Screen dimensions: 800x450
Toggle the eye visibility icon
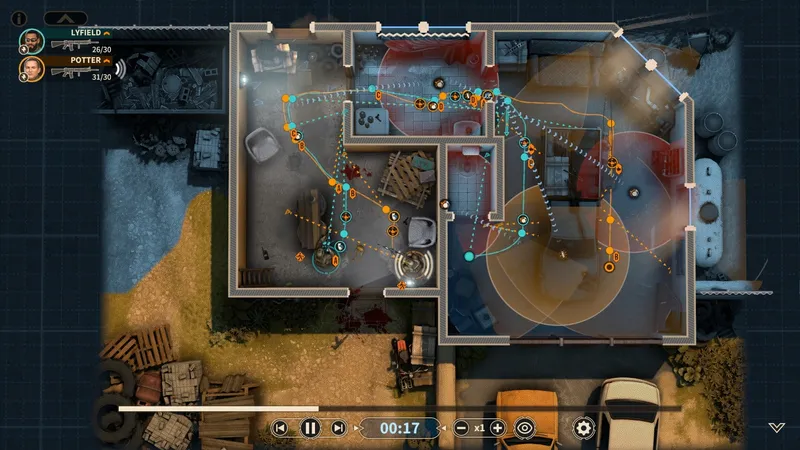[526, 428]
